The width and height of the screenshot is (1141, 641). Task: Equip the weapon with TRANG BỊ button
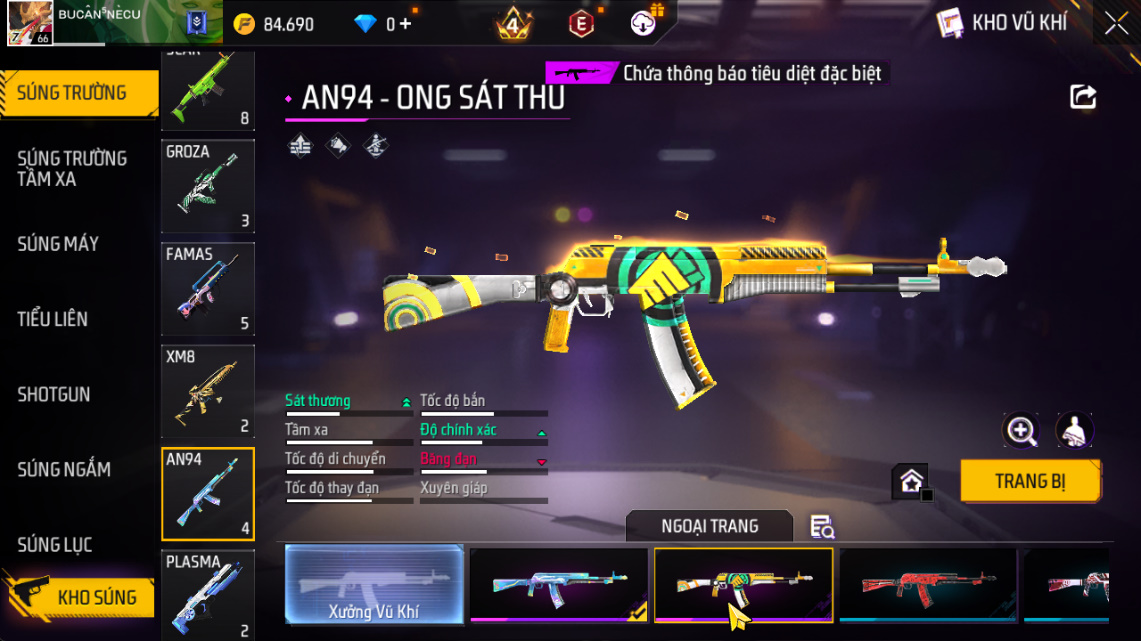[x=1030, y=481]
